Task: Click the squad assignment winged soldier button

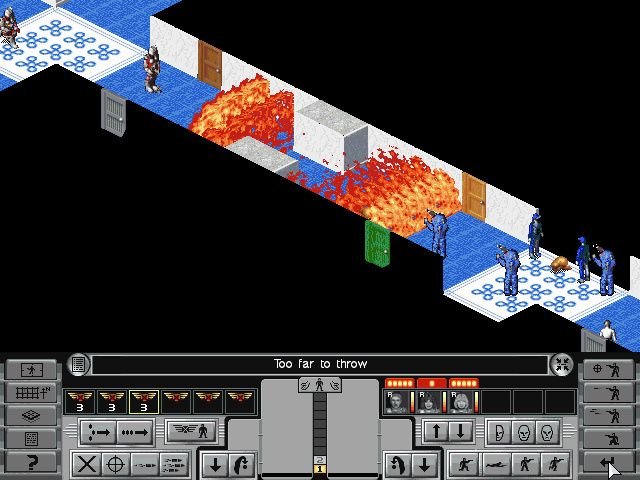Action: pos(191,432)
